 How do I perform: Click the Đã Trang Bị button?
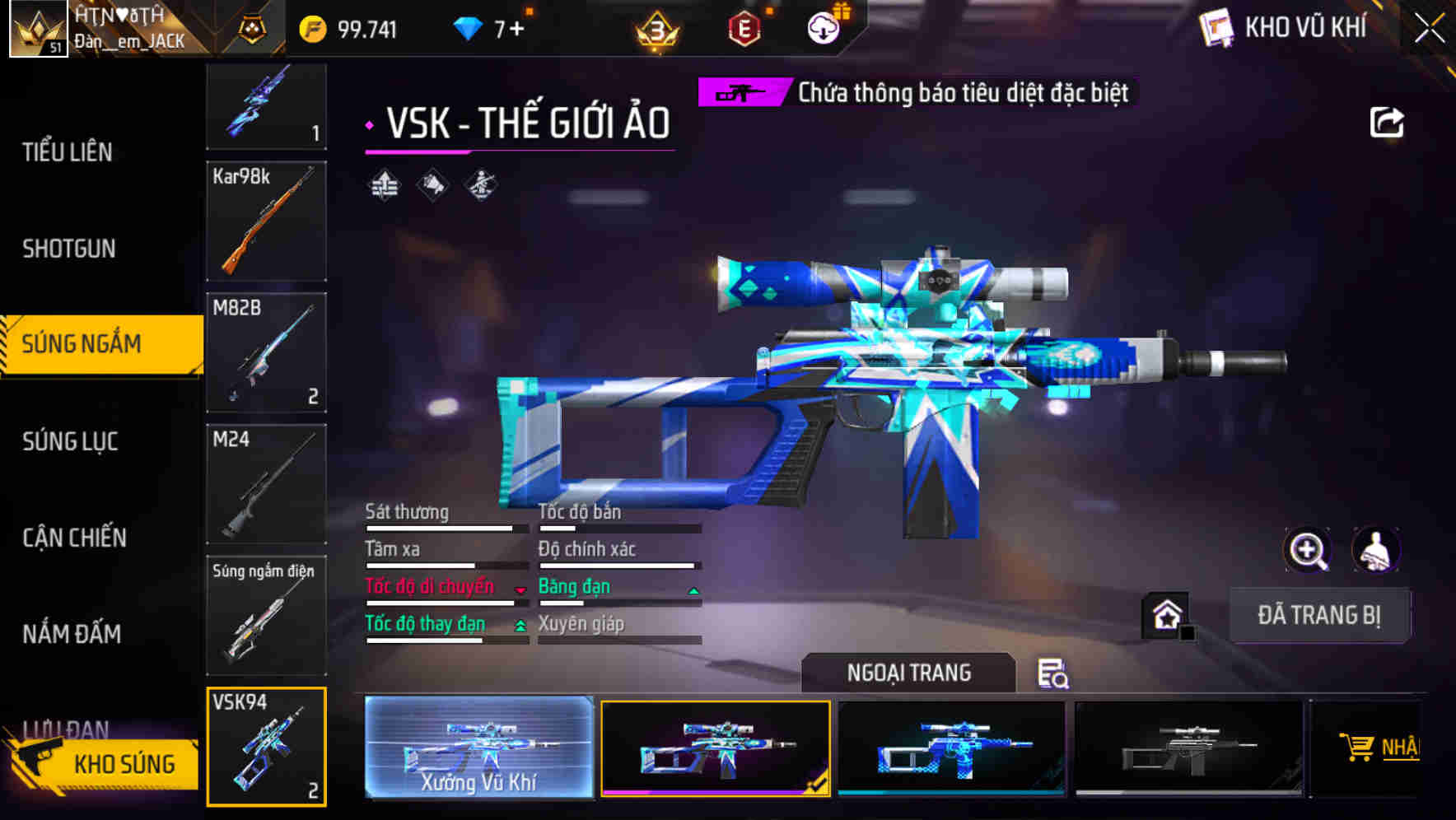(1319, 615)
